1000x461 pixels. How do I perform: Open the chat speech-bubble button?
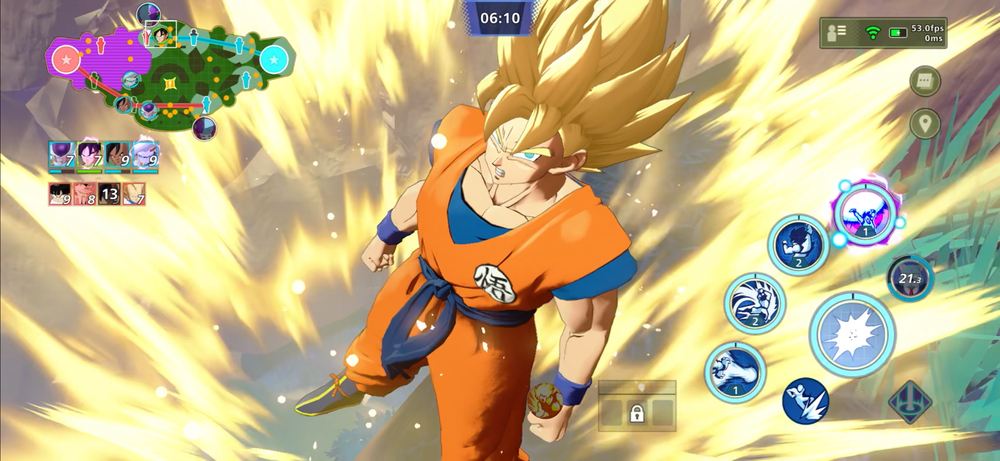(x=925, y=82)
